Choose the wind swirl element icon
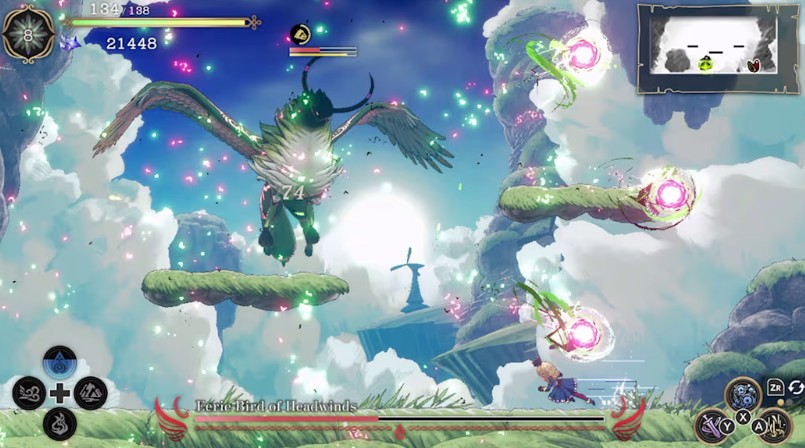 [x=28, y=393]
